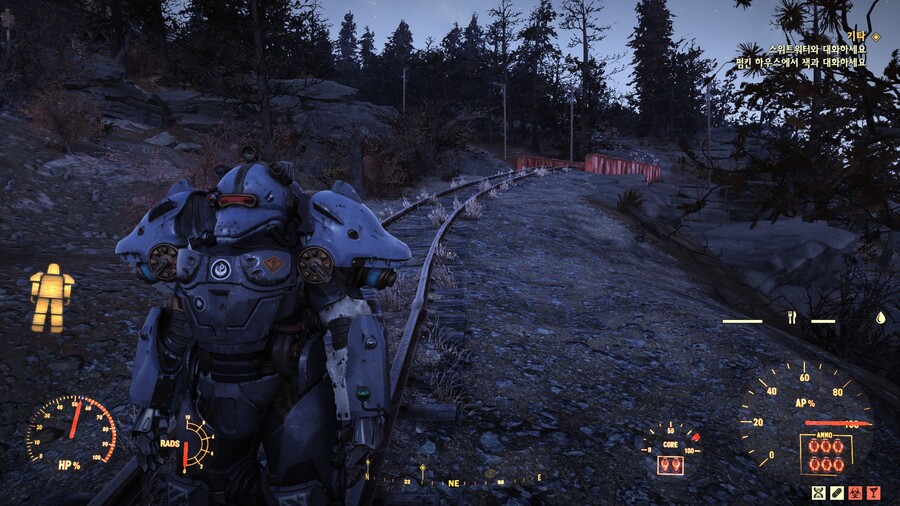The image size is (900, 506).
Task: Click the red biohazard disease icon
Action: 855,492
